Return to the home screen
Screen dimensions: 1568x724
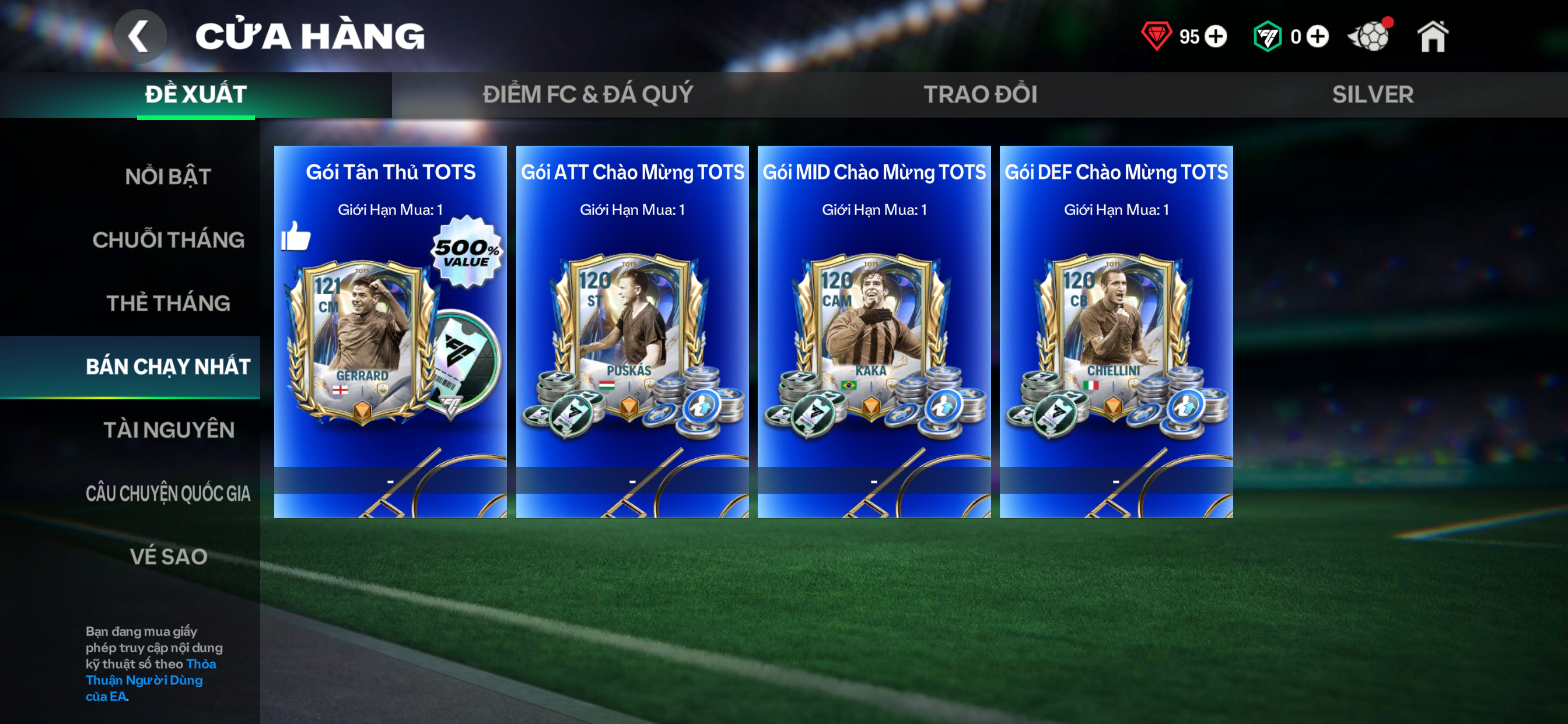click(x=1433, y=37)
